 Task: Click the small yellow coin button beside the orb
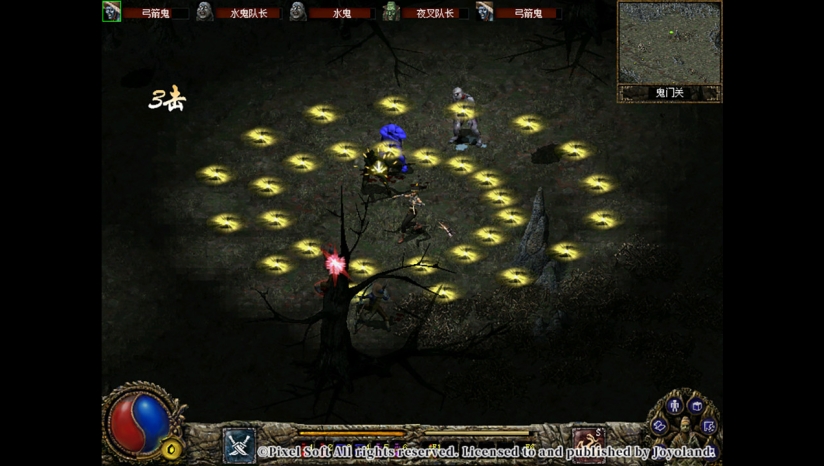coord(171,448)
